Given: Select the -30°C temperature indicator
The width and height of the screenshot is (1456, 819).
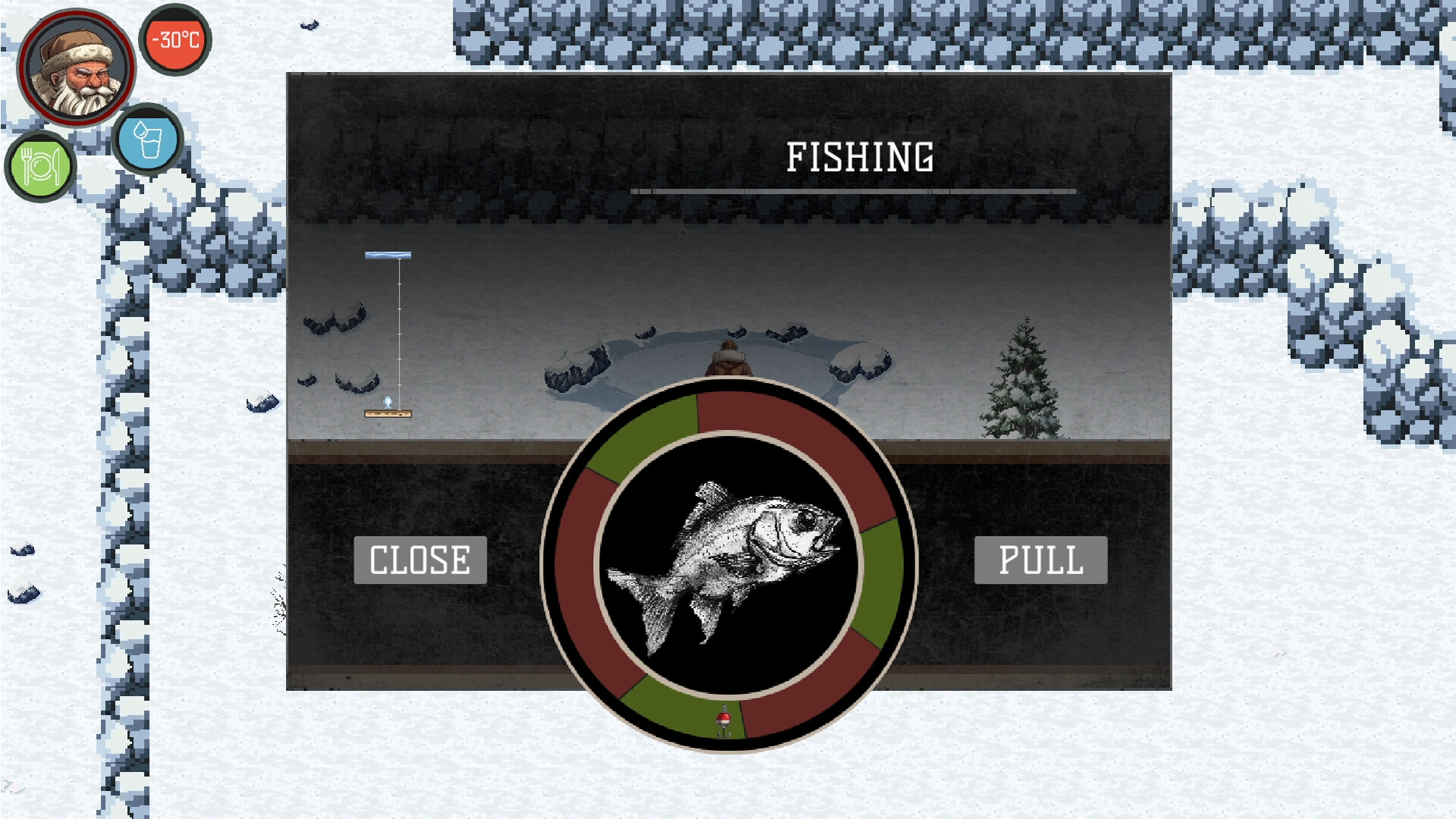Looking at the screenshot, I should (x=174, y=36).
